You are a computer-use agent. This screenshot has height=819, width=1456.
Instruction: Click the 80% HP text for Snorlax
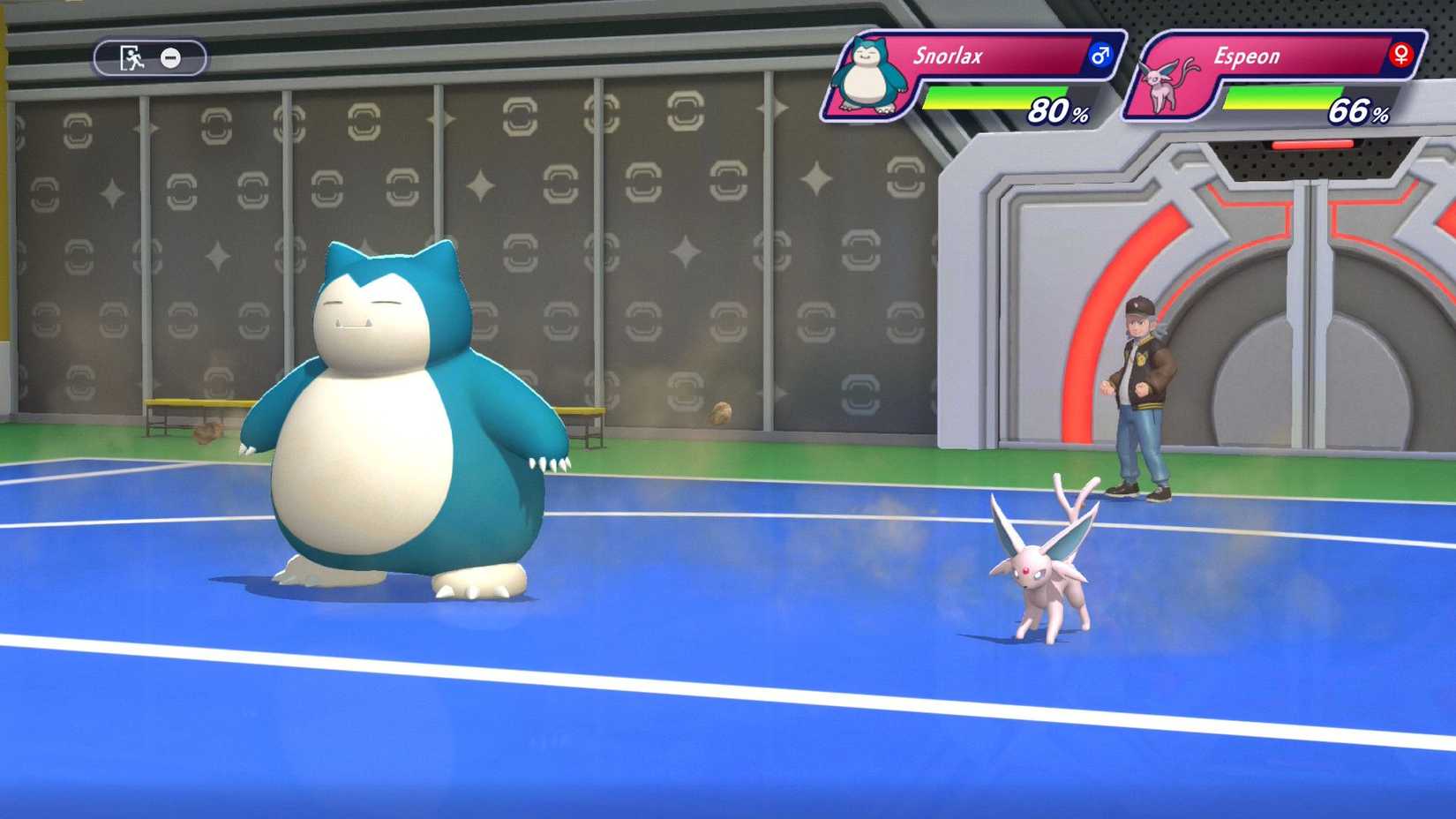click(1054, 111)
